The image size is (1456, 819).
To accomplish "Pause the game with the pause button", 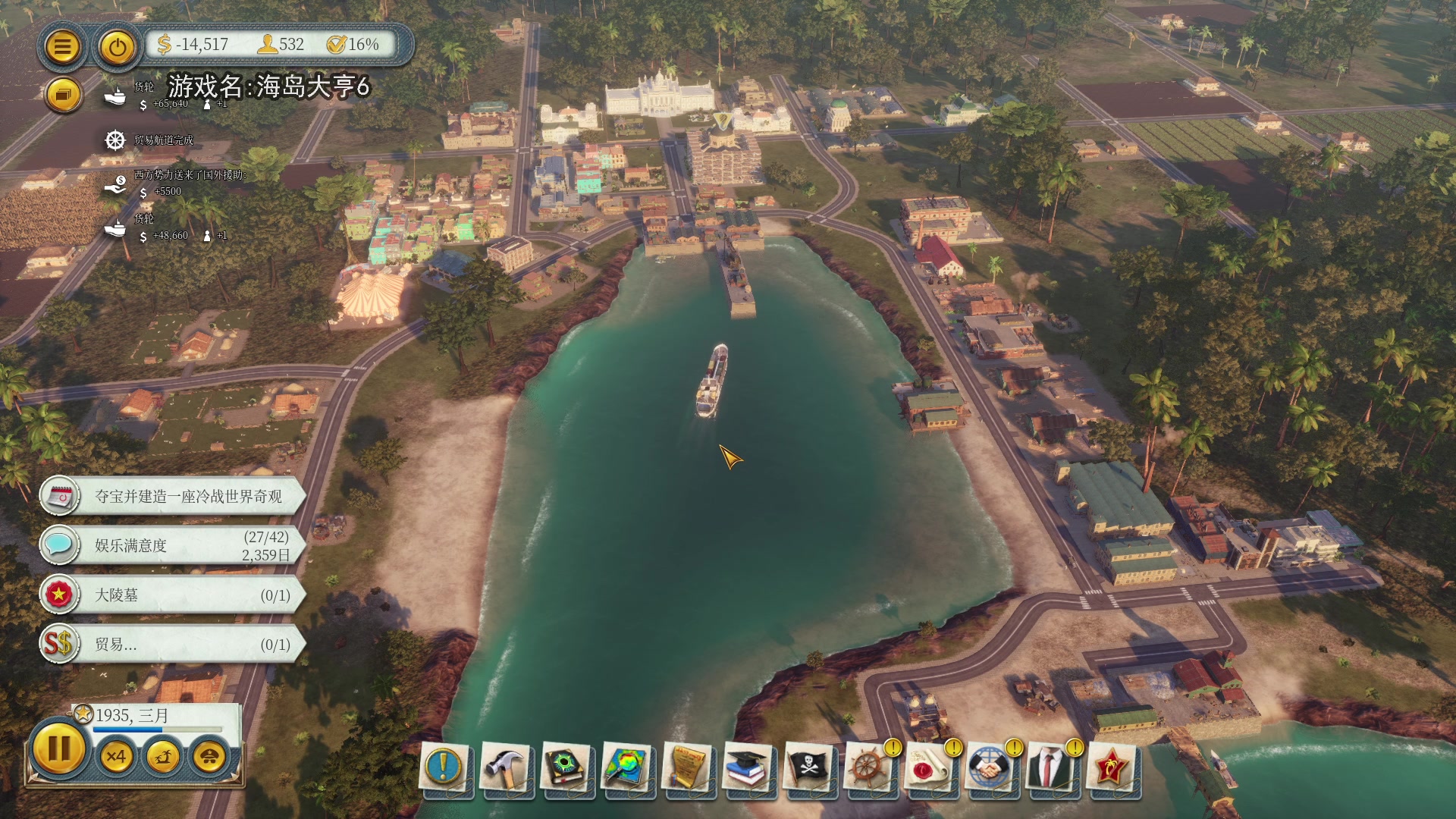I will (58, 750).
